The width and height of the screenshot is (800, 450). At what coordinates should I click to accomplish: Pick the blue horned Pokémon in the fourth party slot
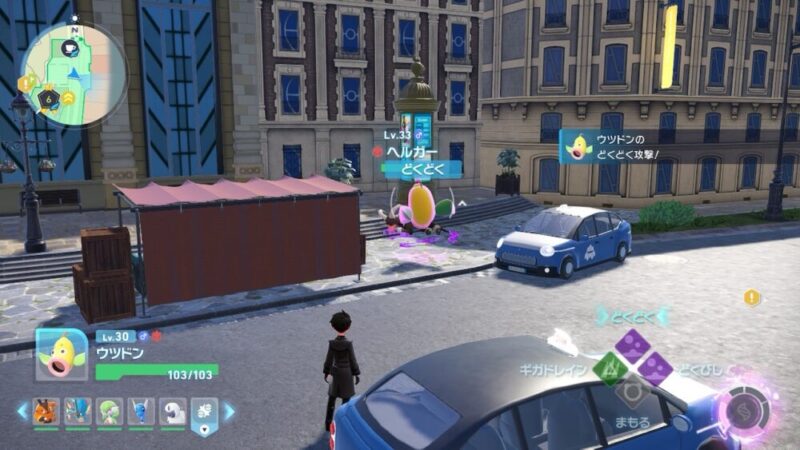pyautogui.click(x=140, y=411)
